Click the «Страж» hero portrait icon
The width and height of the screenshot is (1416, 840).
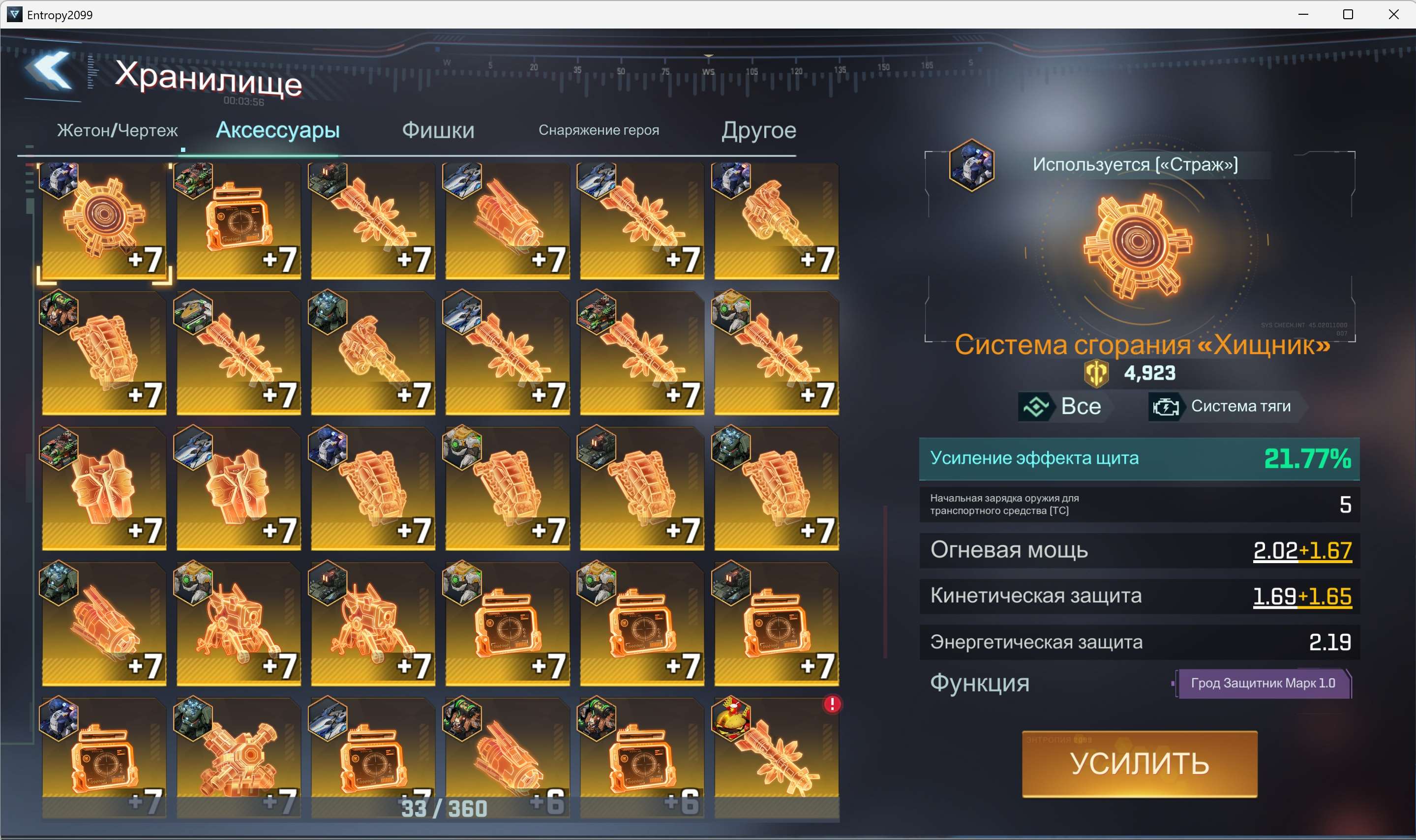tap(971, 165)
